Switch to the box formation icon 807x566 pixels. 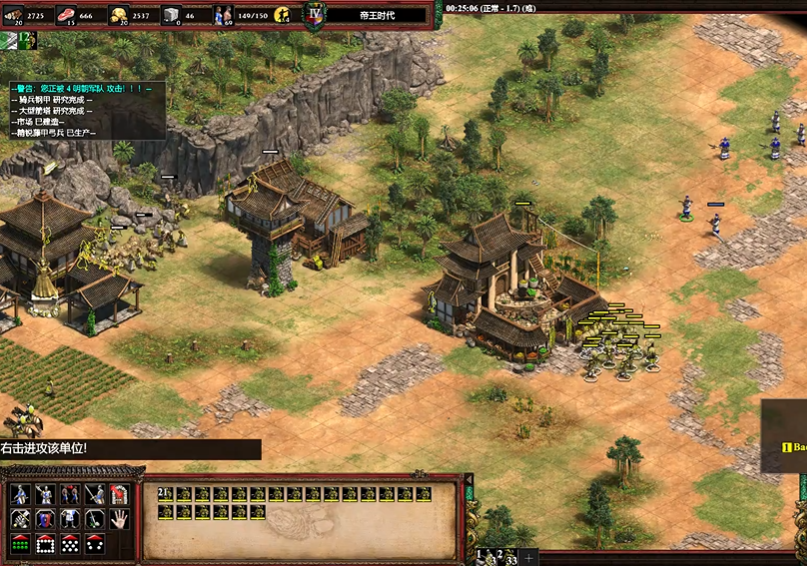tap(45, 544)
